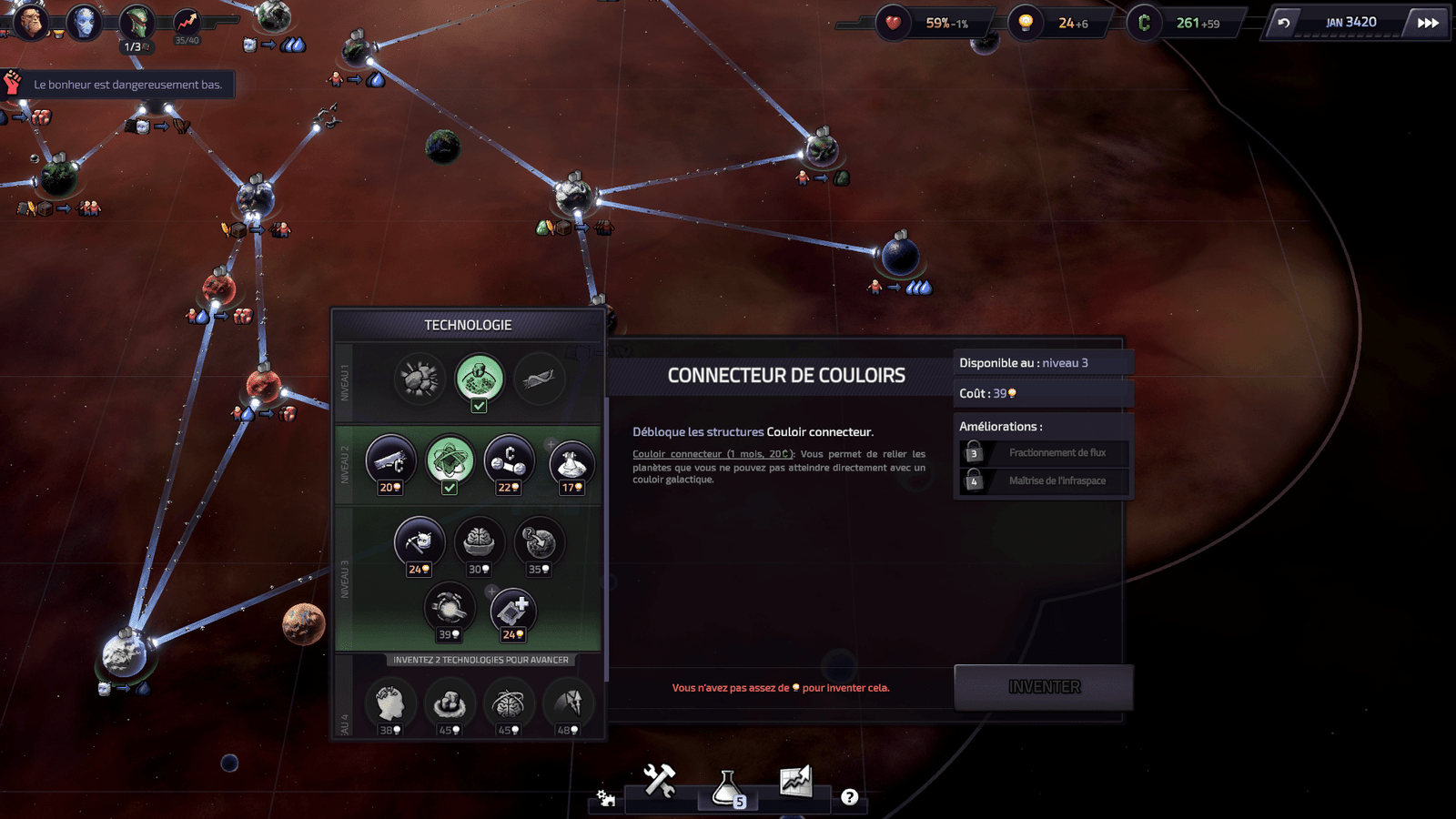This screenshot has height=819, width=1456.
Task: Advance time with the fast-forward arrows
Action: pos(1428,23)
